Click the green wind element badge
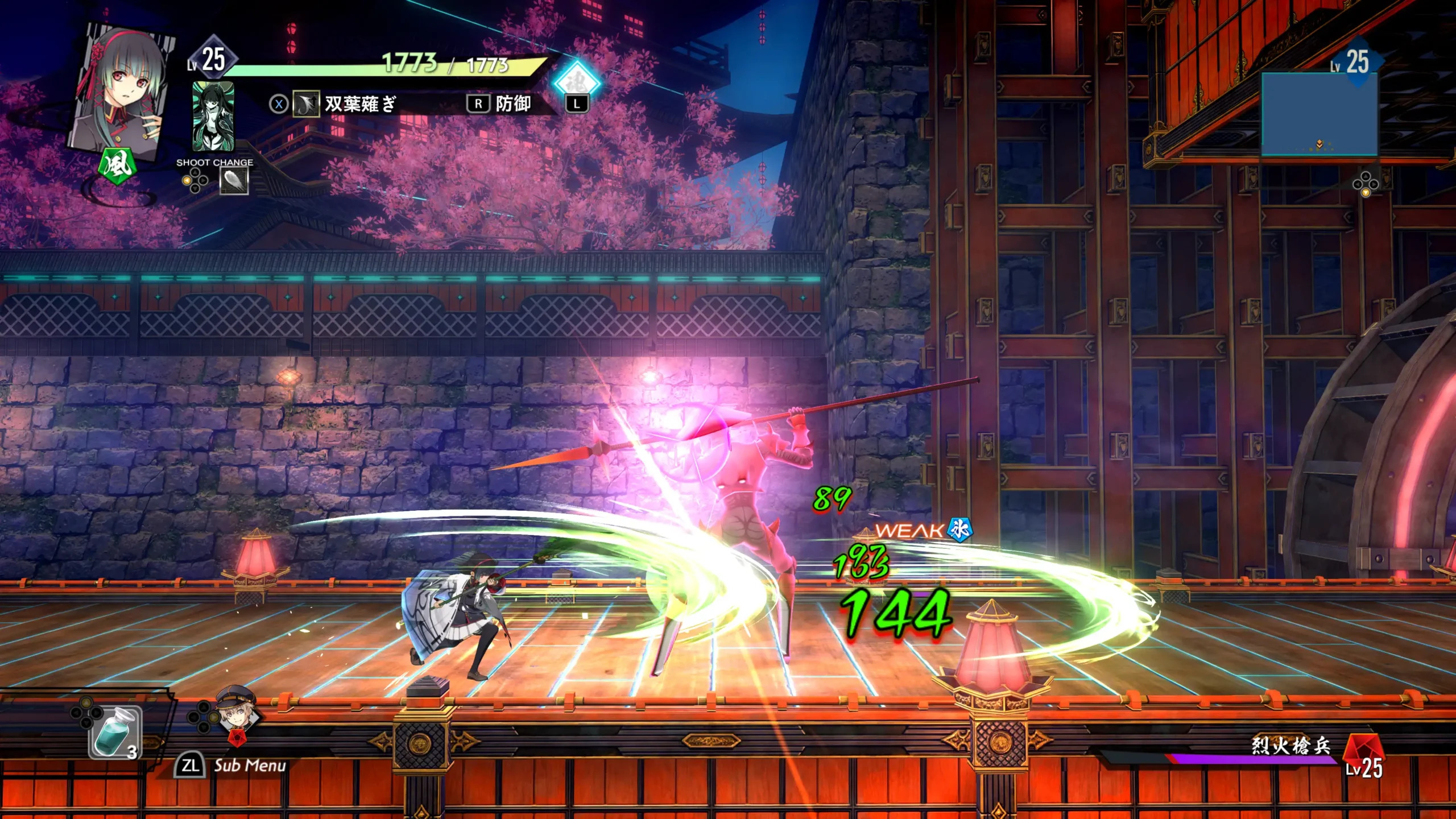 pos(117,166)
